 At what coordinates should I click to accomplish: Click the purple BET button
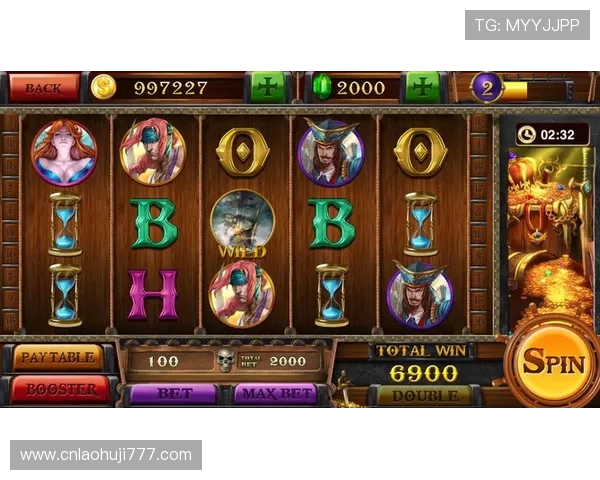(174, 394)
